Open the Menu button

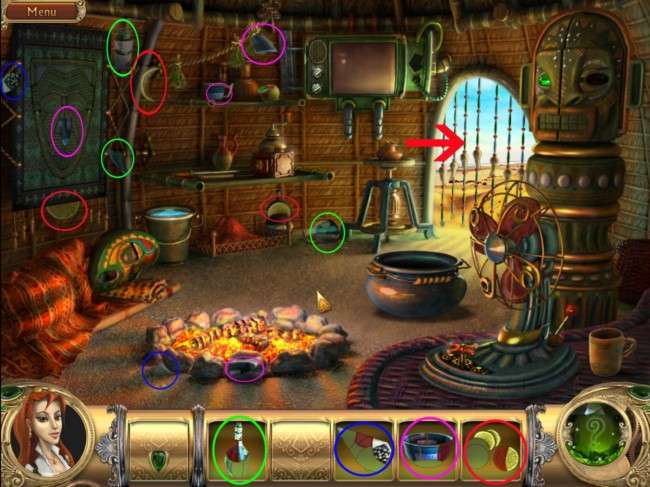tap(41, 12)
